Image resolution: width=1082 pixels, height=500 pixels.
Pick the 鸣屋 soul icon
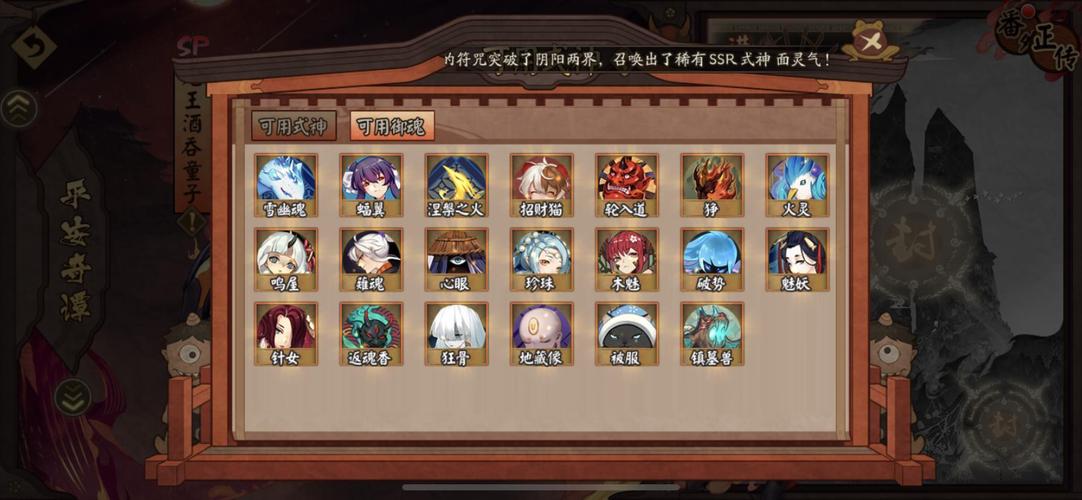point(286,255)
